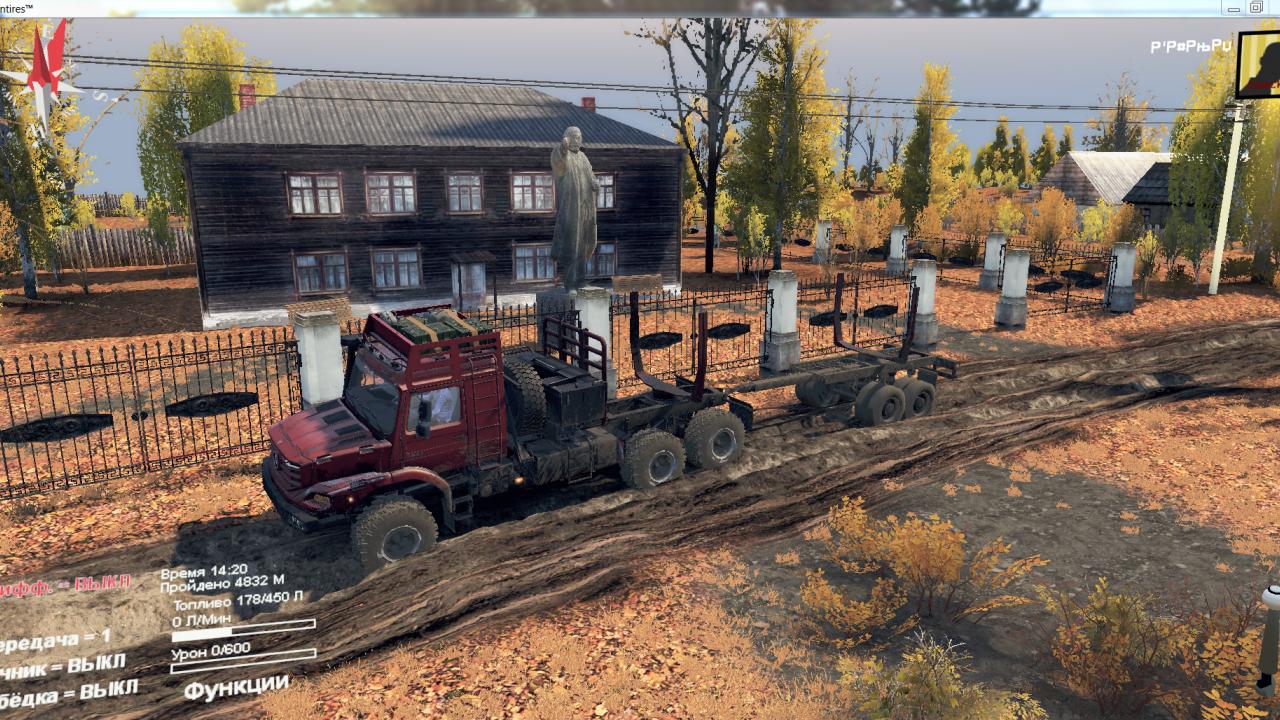Minimize the game window
Image resolution: width=1280 pixels, height=720 pixels.
tap(1234, 8)
